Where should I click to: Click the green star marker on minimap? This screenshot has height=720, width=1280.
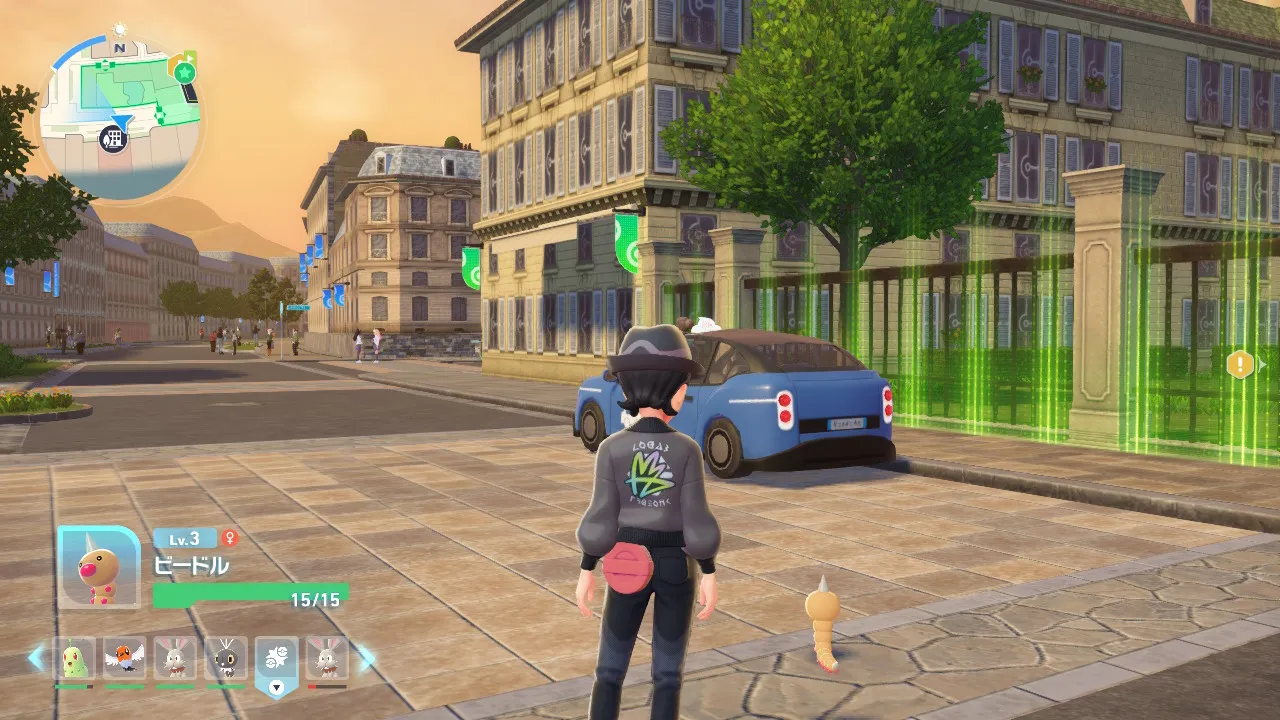[x=184, y=72]
